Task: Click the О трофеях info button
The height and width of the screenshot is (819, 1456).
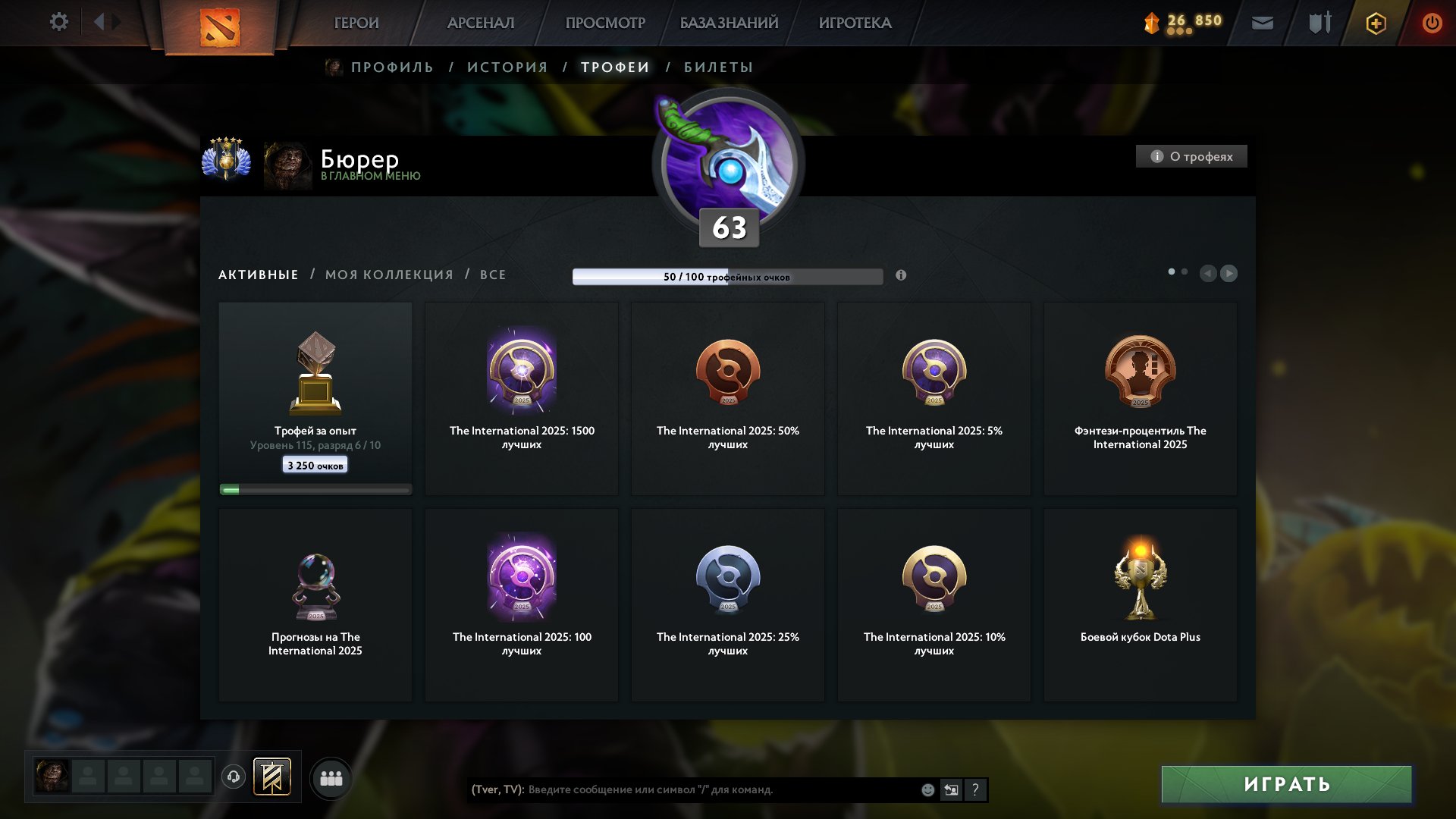Action: click(1191, 156)
